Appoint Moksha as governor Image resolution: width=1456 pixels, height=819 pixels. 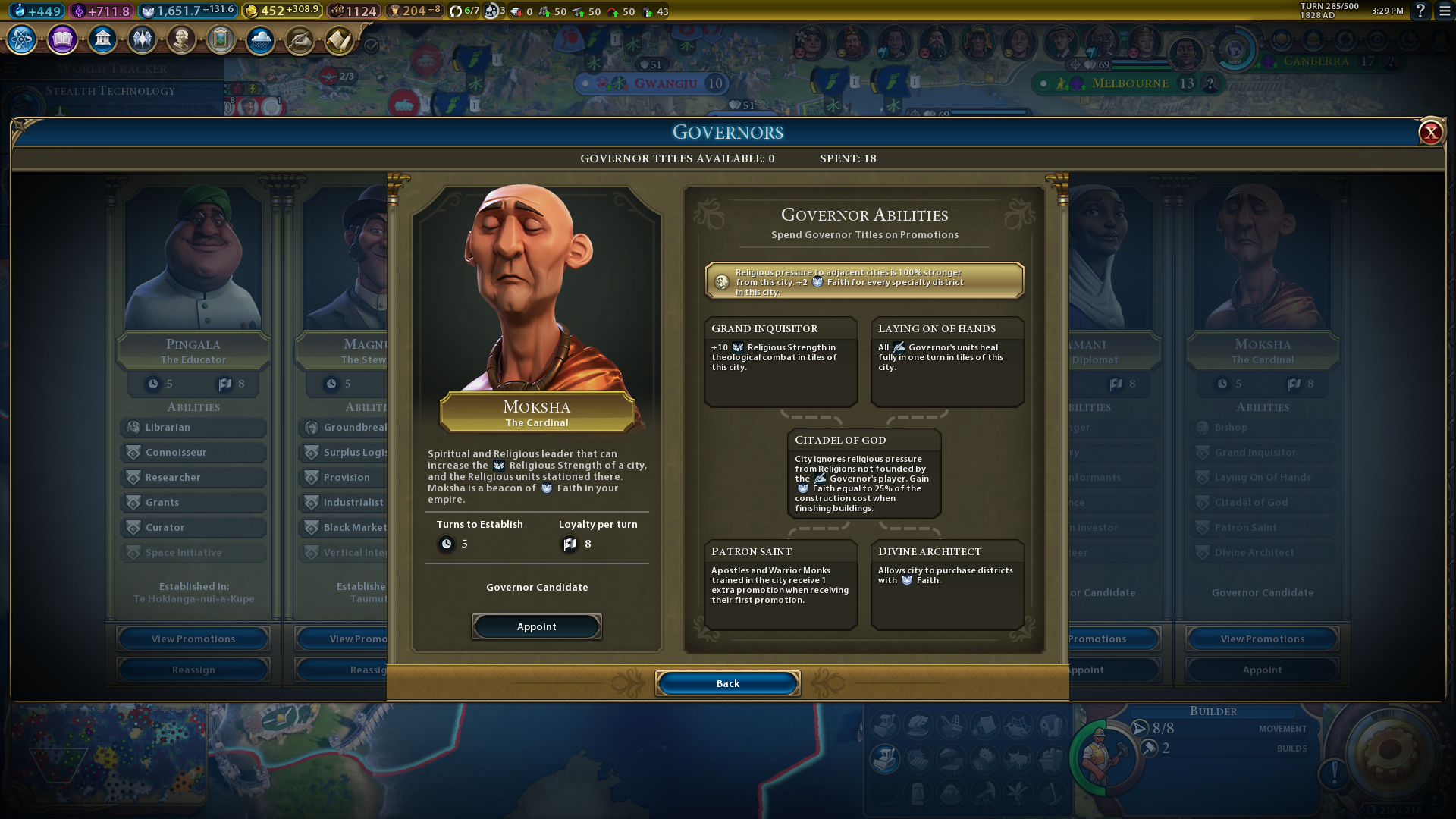536,627
